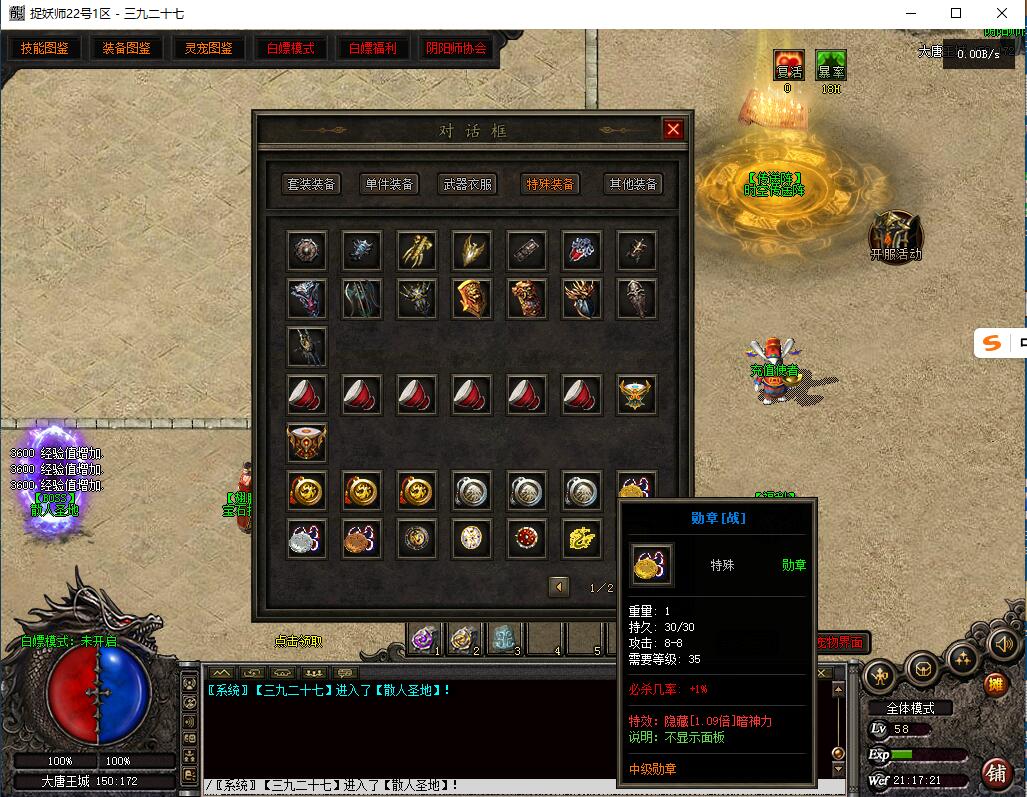Toggle the sound speaker button
Viewport: 1027px width, 797px height.
point(1003,645)
